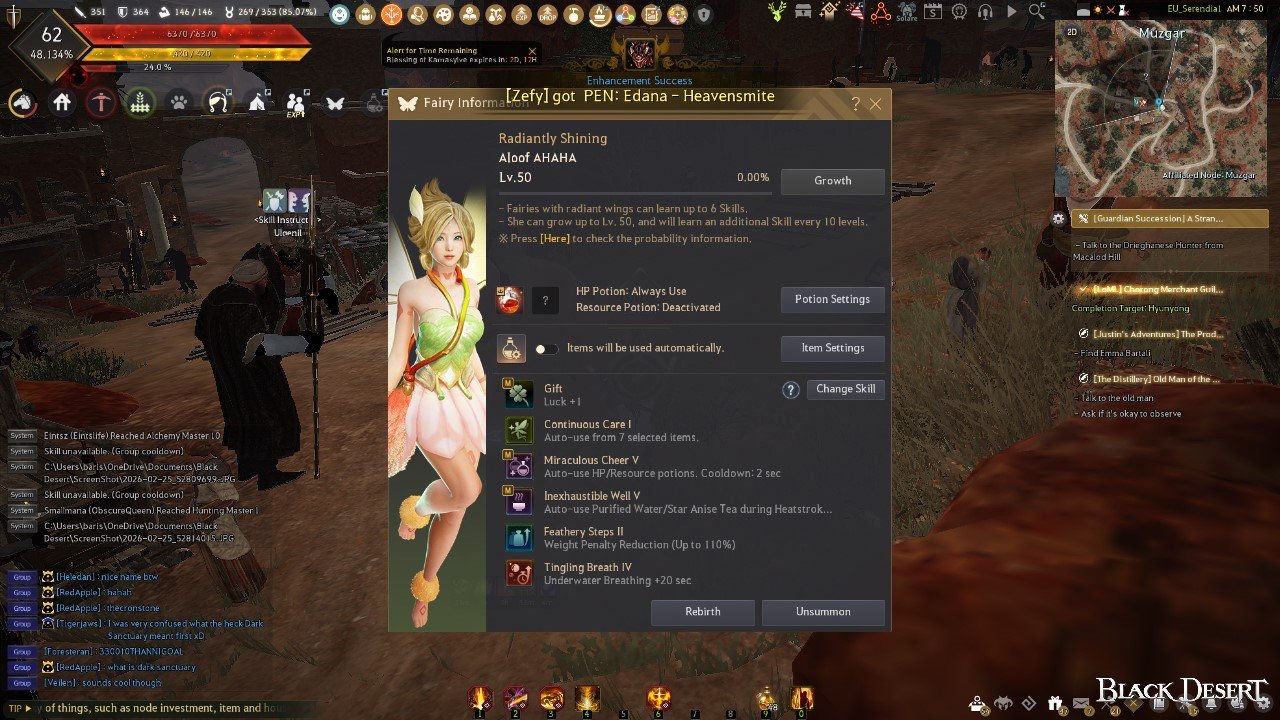This screenshot has height=720, width=1280.
Task: Open the paw print pet icon
Action: click(179, 102)
